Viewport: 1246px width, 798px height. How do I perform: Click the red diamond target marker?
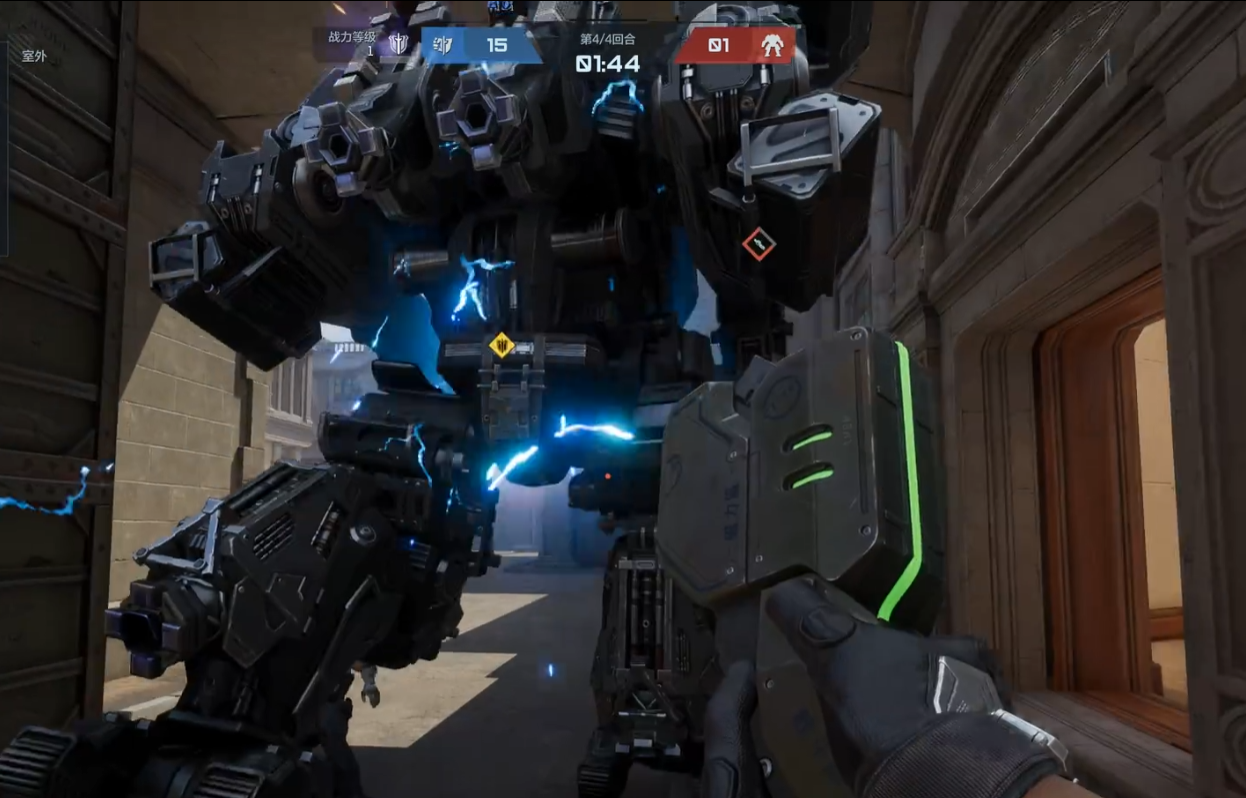coord(759,243)
